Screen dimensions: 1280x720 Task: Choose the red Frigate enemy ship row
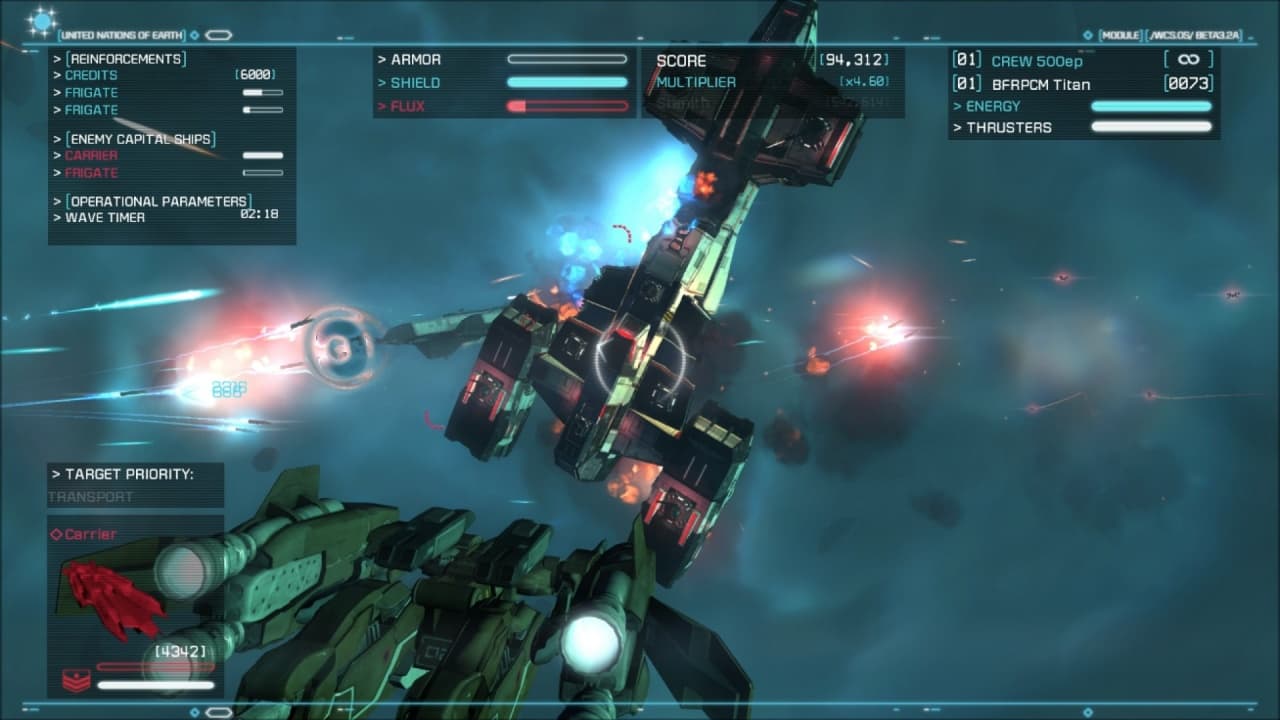pyautogui.click(x=91, y=173)
